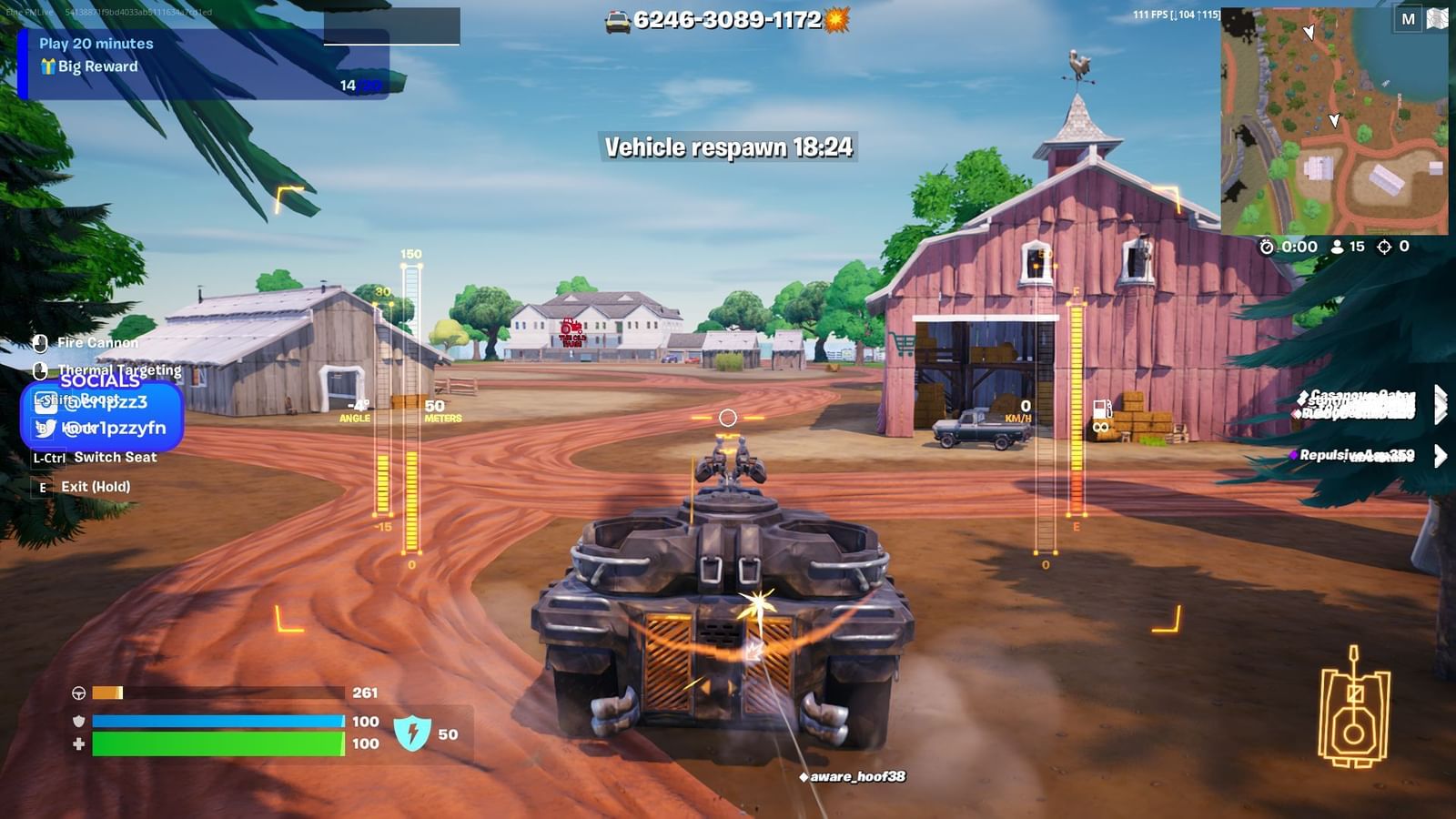Click the Switch Seat prompt

[x=116, y=457]
